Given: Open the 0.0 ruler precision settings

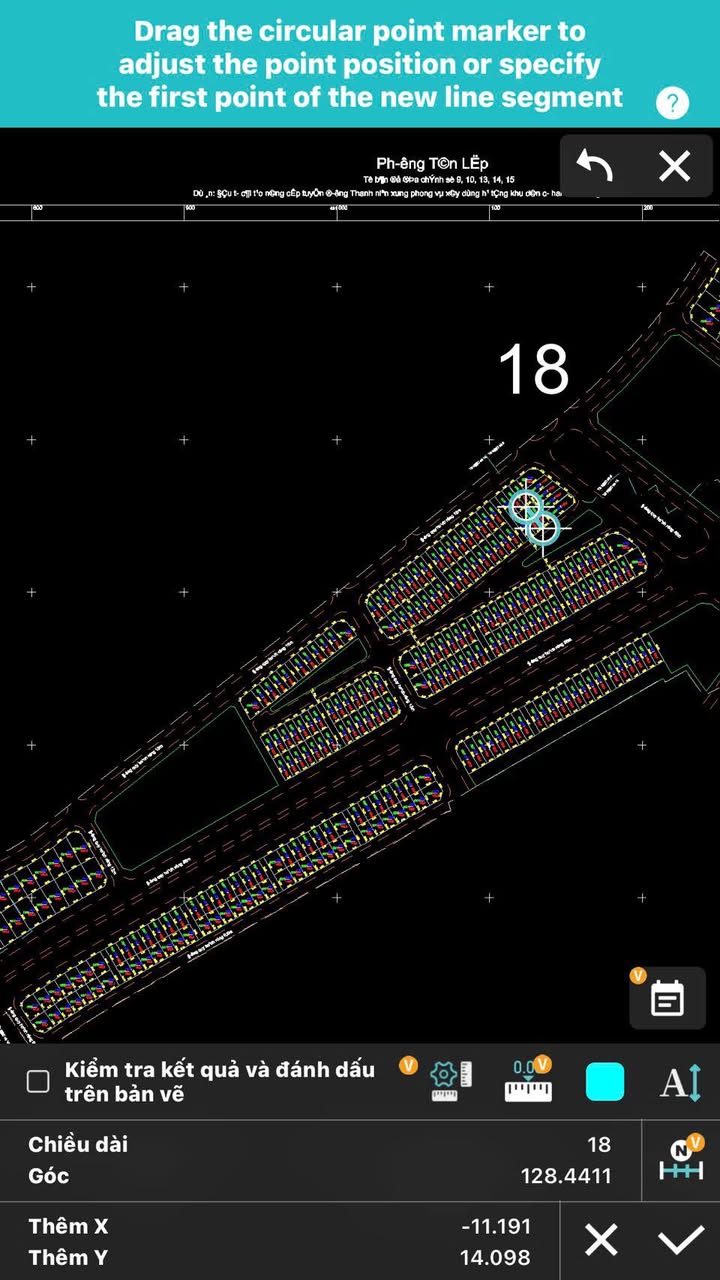Looking at the screenshot, I should point(528,1081).
